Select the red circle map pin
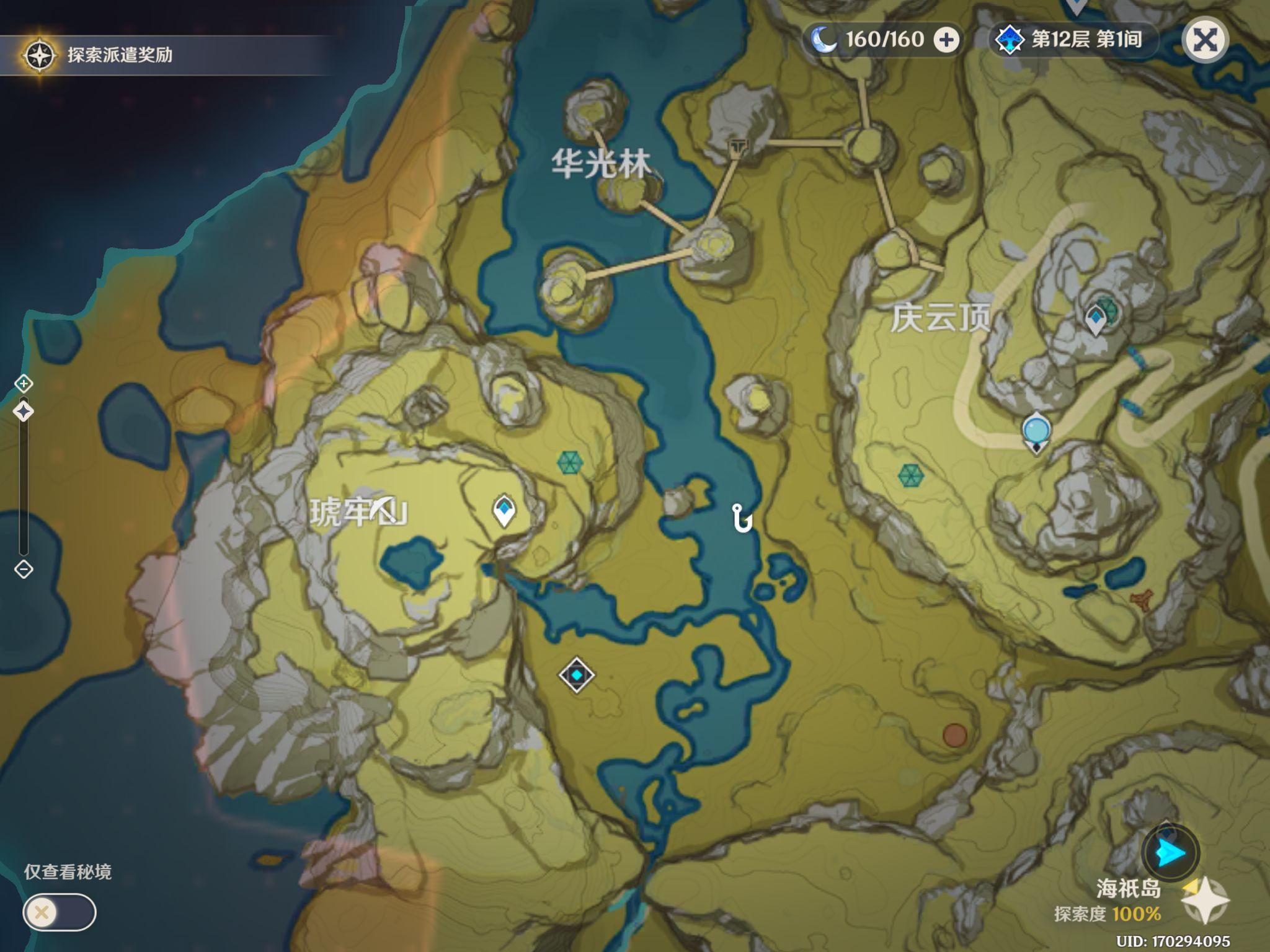This screenshot has width=1270, height=952. (x=955, y=735)
